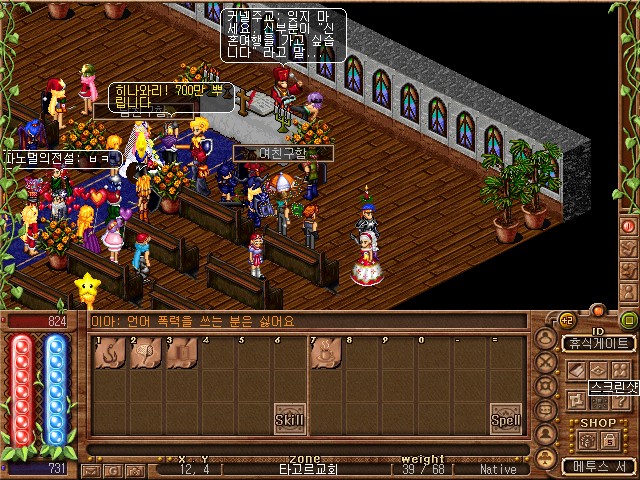Open the padlock icon under SHOP
This screenshot has height=480, width=640.
click(609, 440)
